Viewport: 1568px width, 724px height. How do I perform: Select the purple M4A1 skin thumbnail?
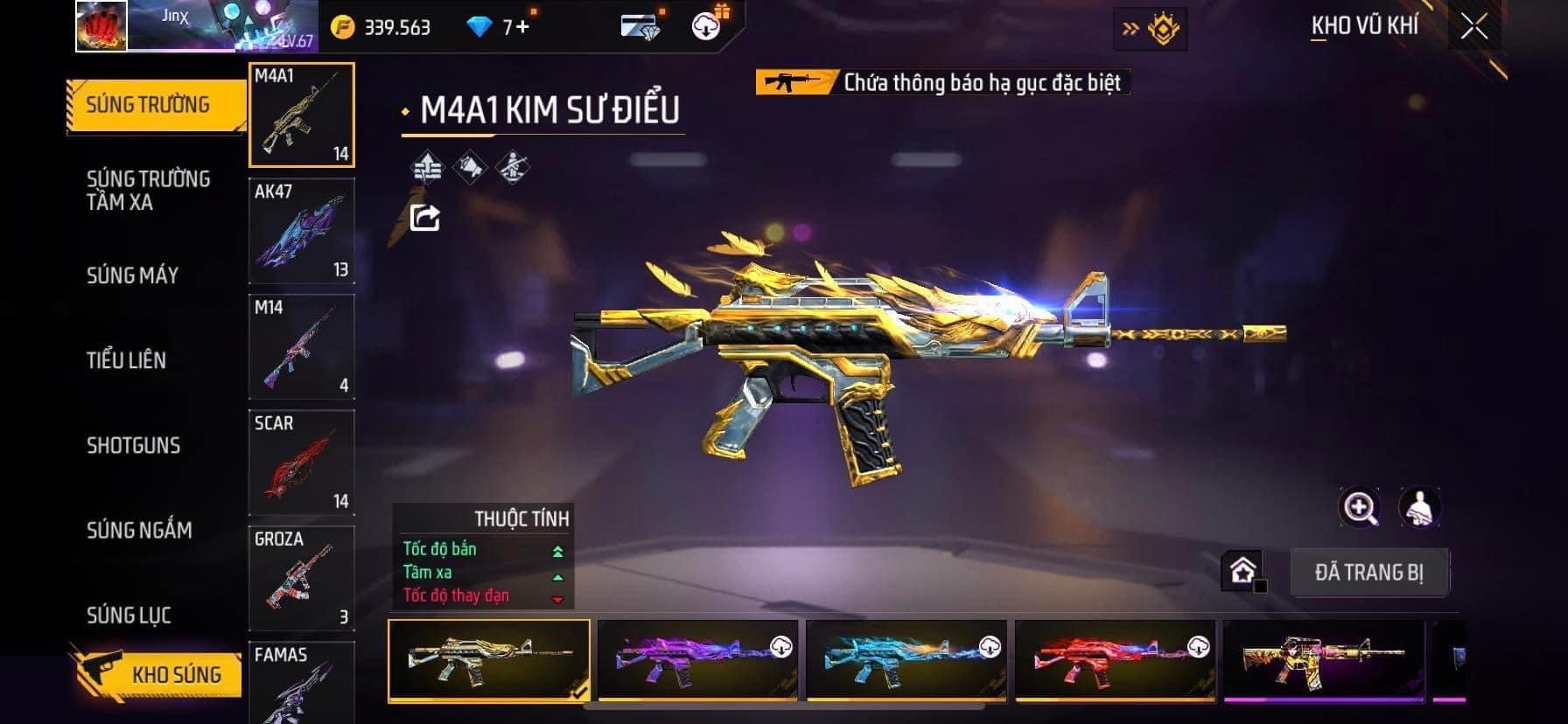tap(697, 660)
